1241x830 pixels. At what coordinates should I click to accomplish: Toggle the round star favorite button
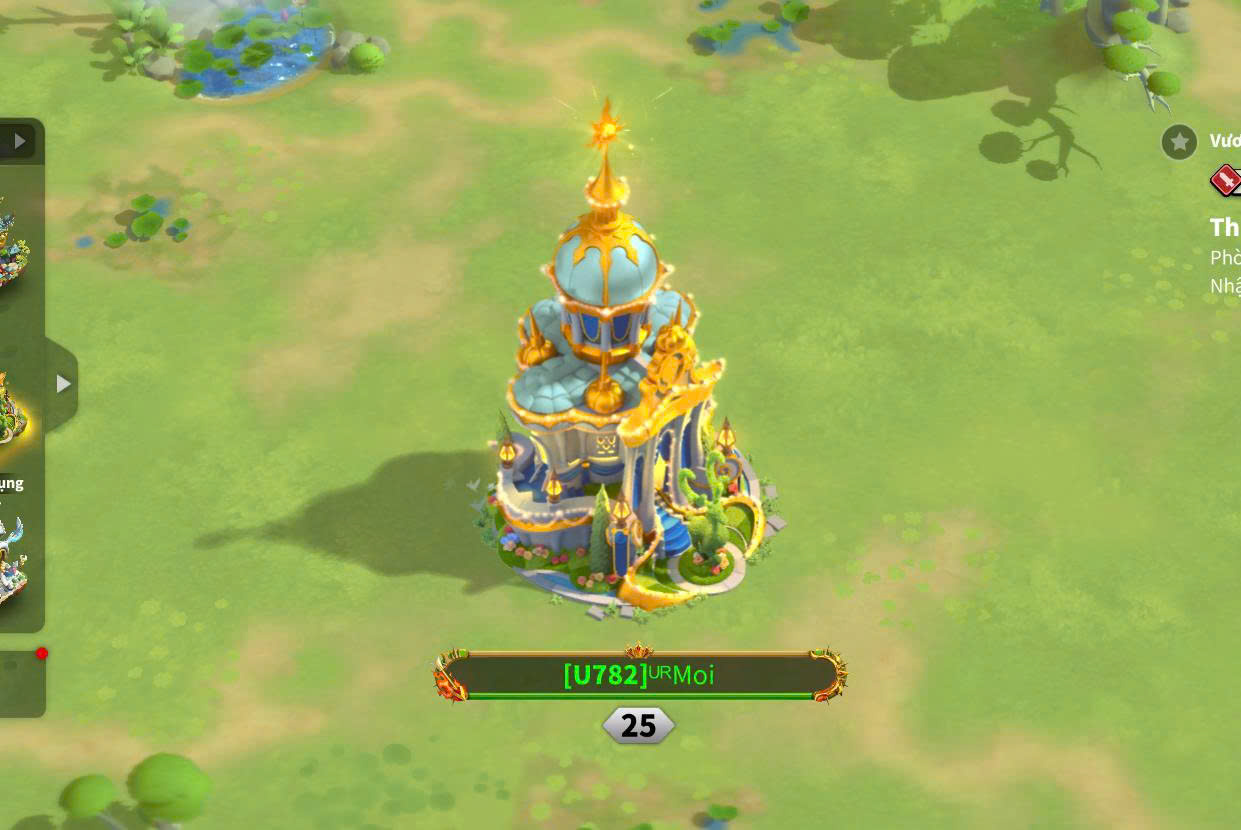click(1179, 142)
